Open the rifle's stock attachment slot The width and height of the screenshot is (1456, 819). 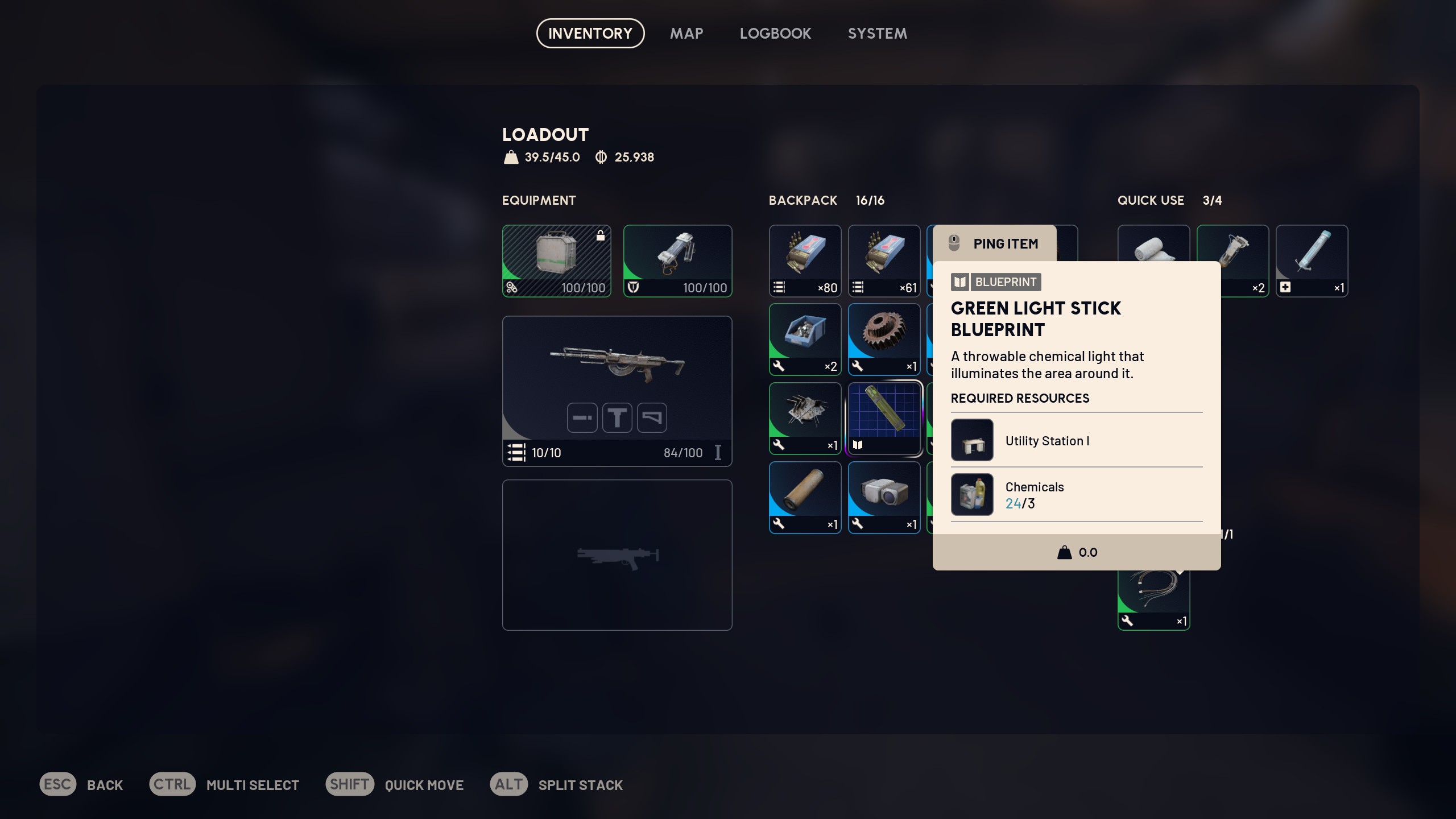652,418
